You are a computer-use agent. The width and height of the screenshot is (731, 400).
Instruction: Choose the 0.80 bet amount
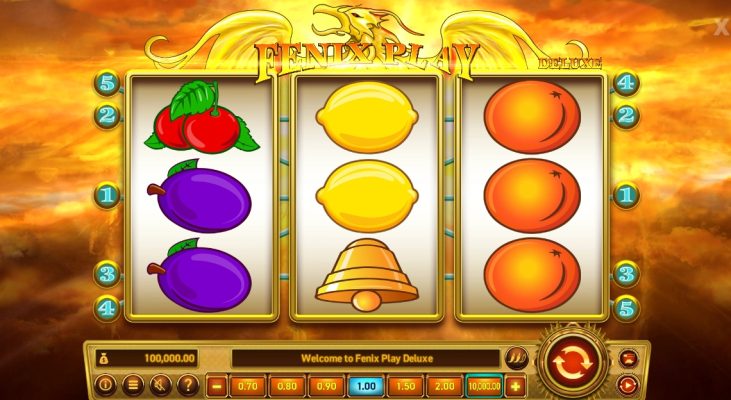coord(287,385)
